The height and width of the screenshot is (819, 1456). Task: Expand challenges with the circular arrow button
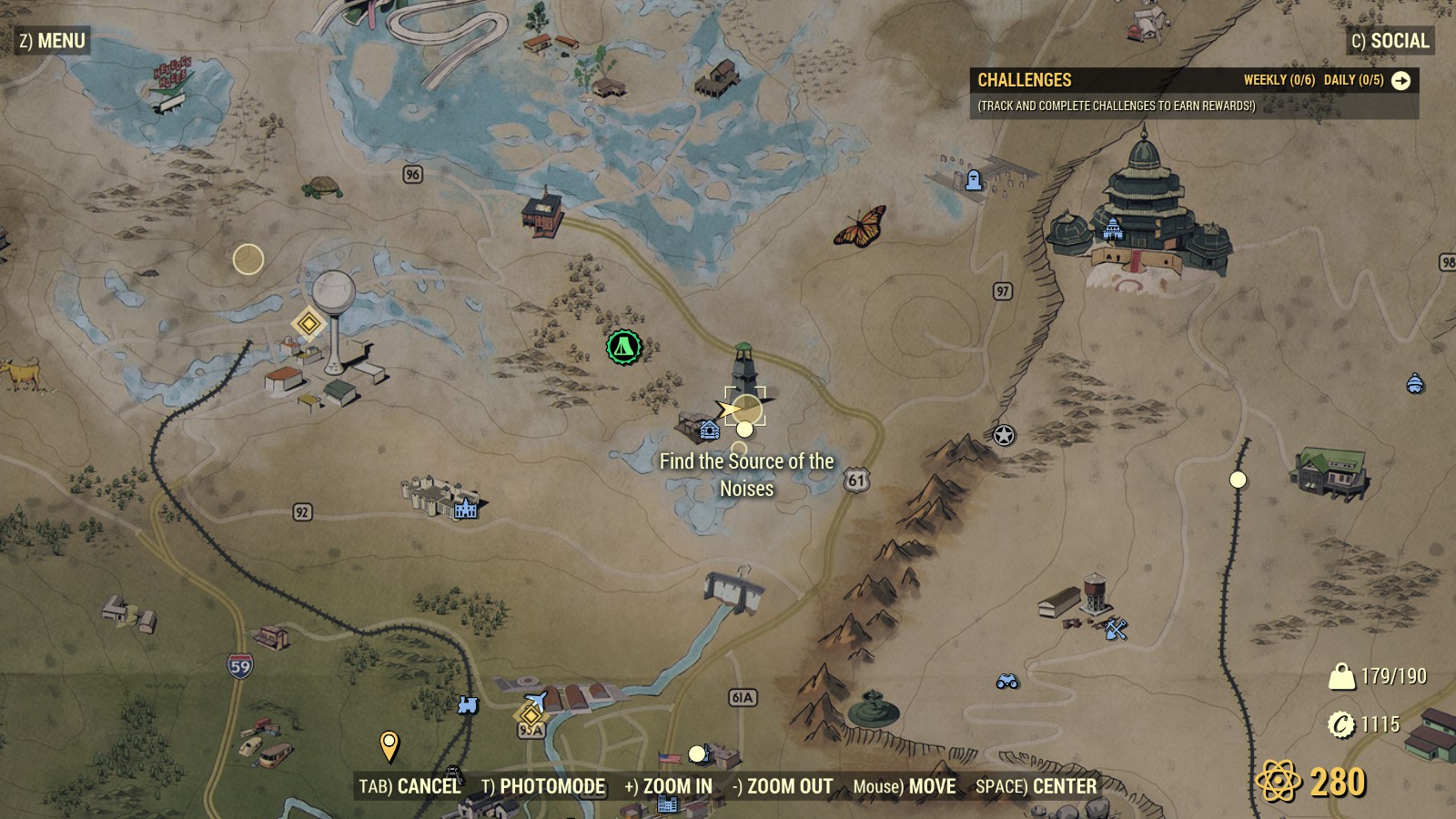[1402, 80]
